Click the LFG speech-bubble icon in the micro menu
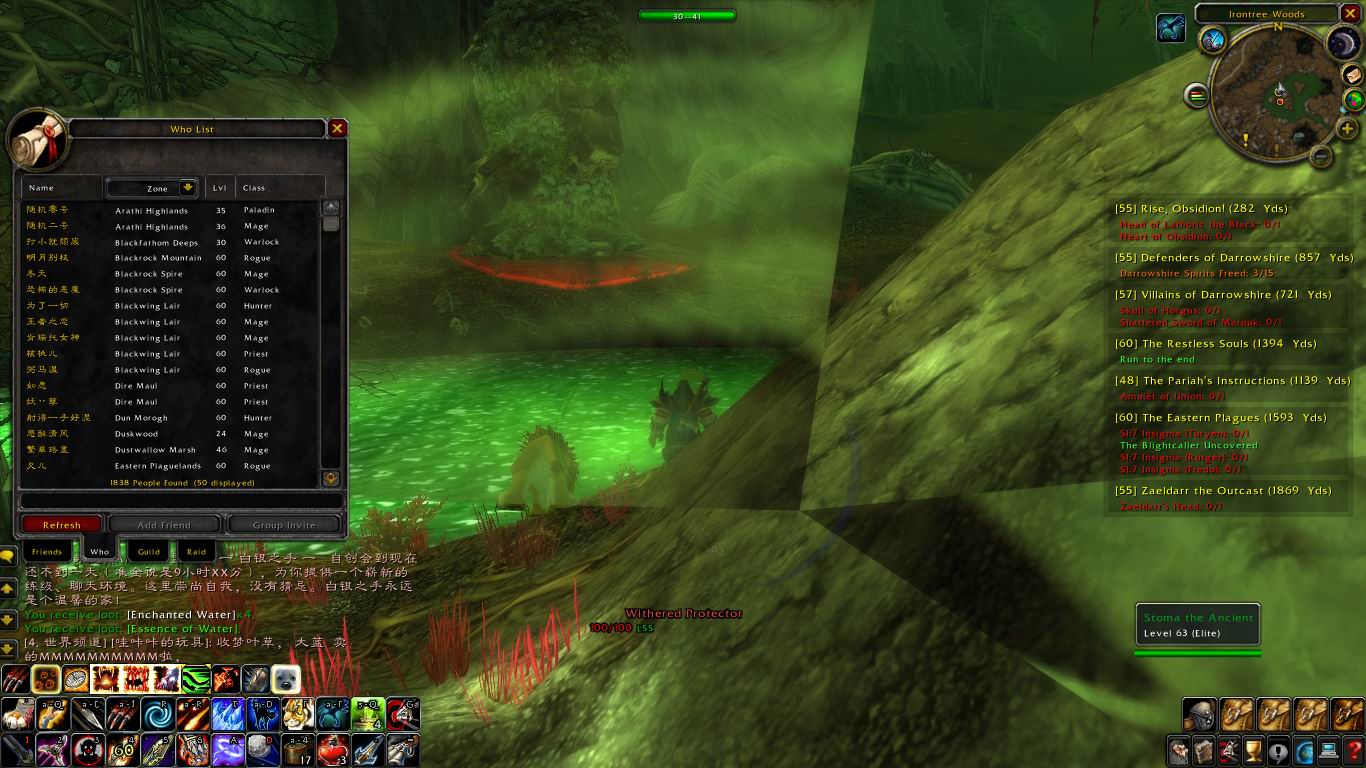1366x768 pixels. 1278,750
